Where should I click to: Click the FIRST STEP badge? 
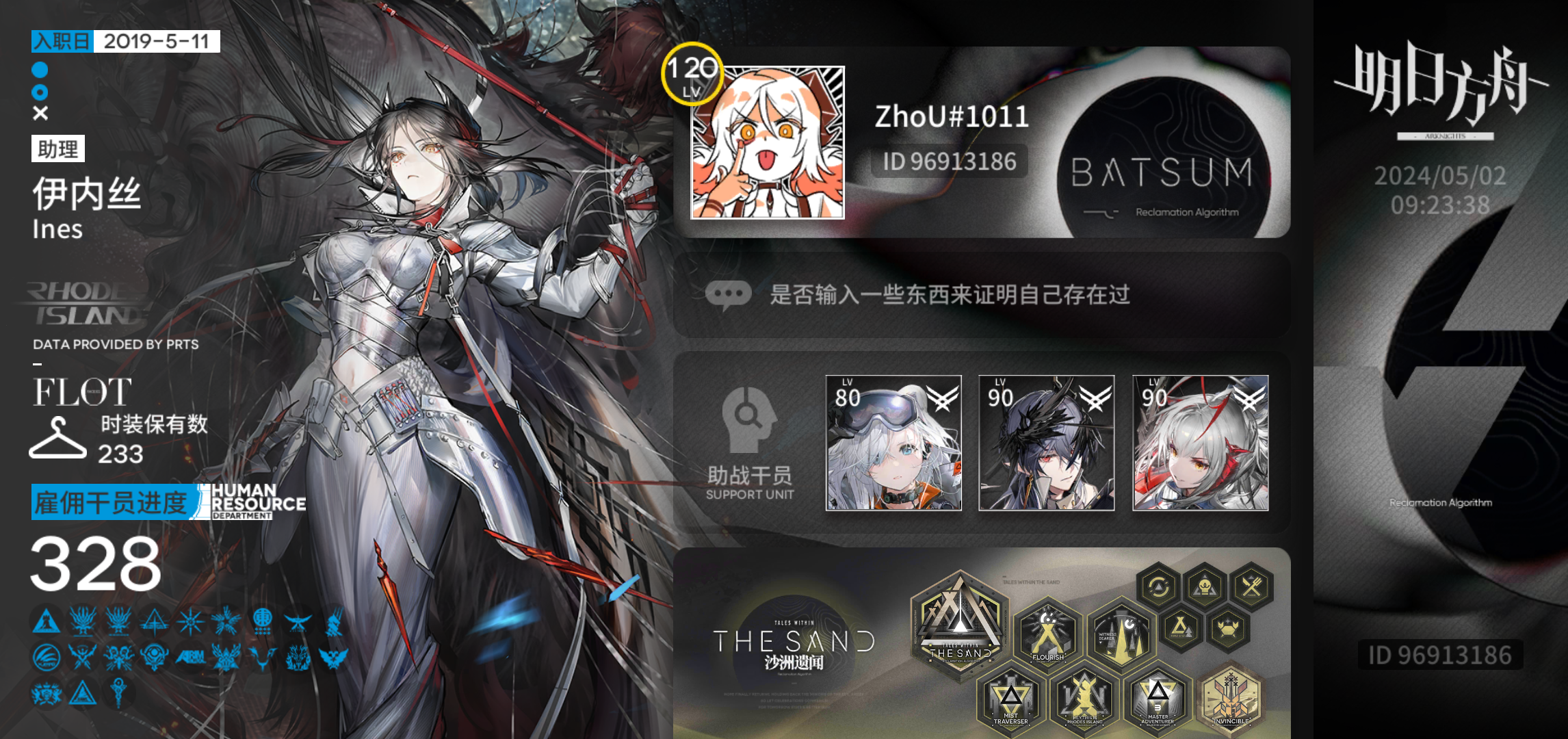tap(1179, 626)
